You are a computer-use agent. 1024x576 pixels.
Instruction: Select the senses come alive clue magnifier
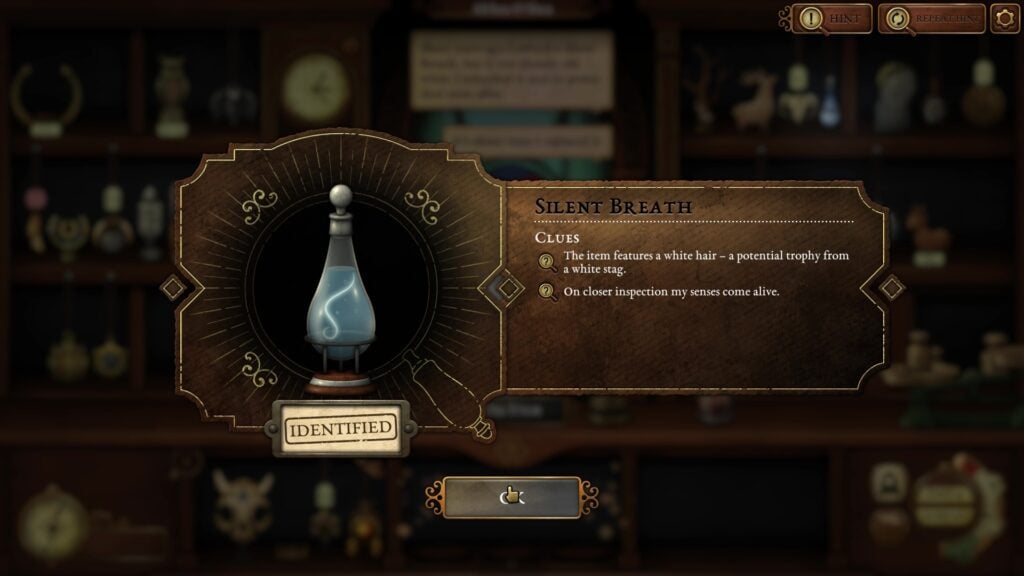pos(547,292)
